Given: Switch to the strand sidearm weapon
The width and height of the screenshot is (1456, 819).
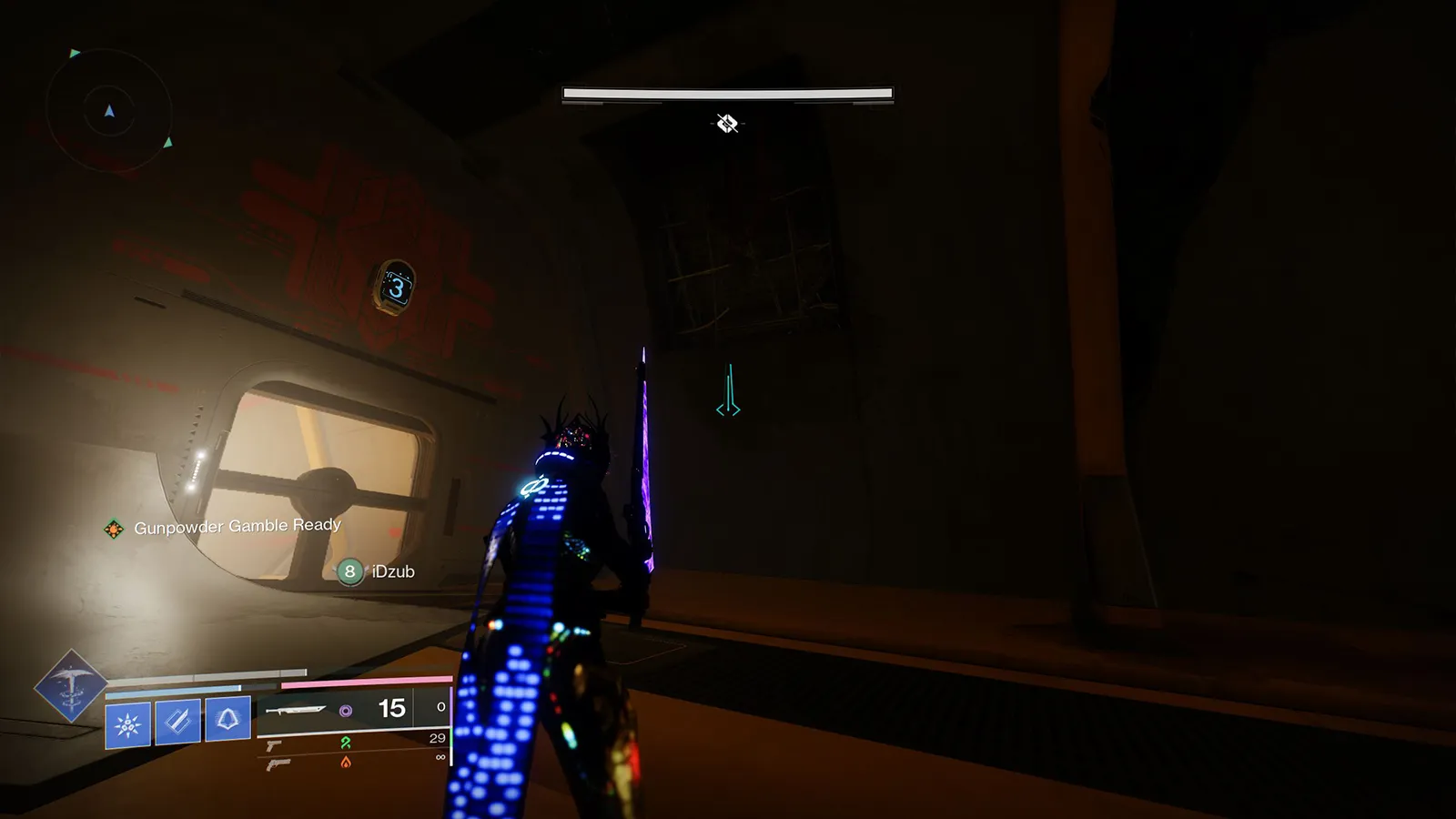Looking at the screenshot, I should click(274, 745).
